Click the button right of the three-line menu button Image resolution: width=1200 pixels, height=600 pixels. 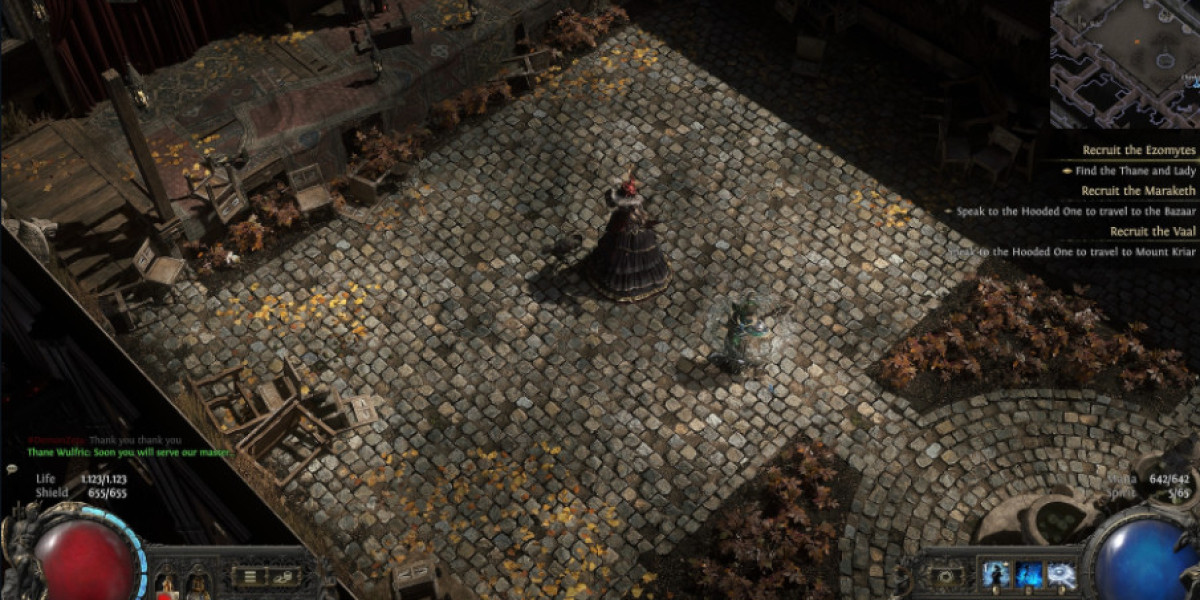(283, 575)
